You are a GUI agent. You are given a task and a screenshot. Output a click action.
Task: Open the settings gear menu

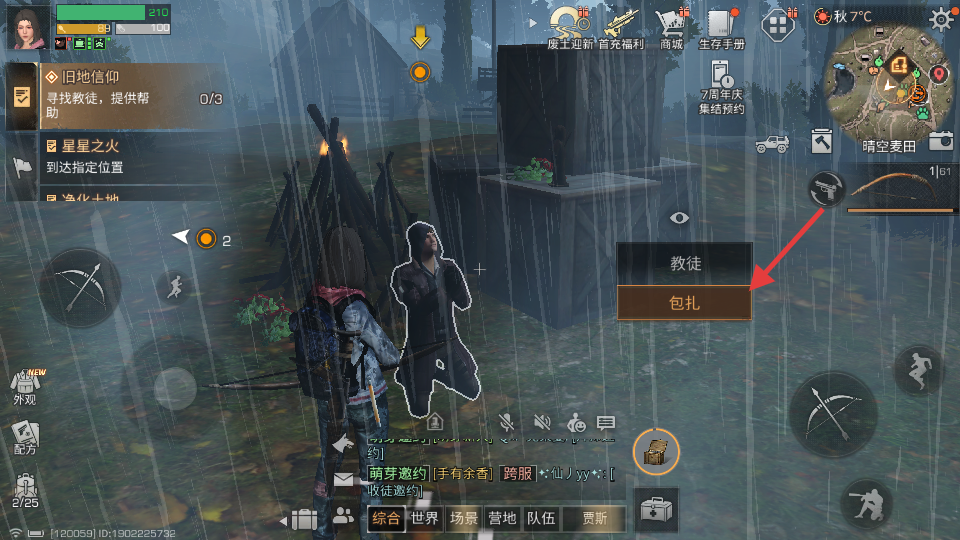941,19
